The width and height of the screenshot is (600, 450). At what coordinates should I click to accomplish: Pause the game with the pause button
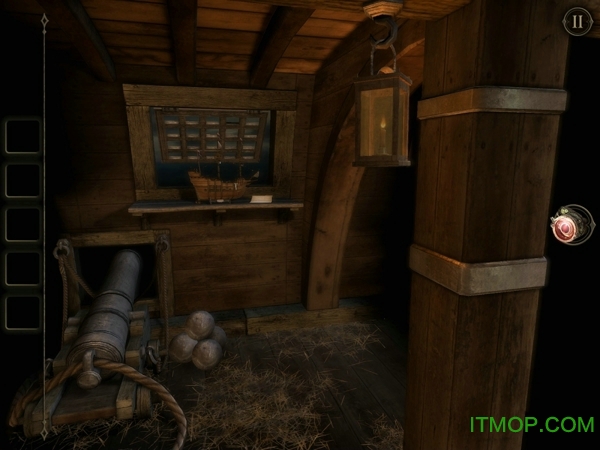tap(577, 21)
